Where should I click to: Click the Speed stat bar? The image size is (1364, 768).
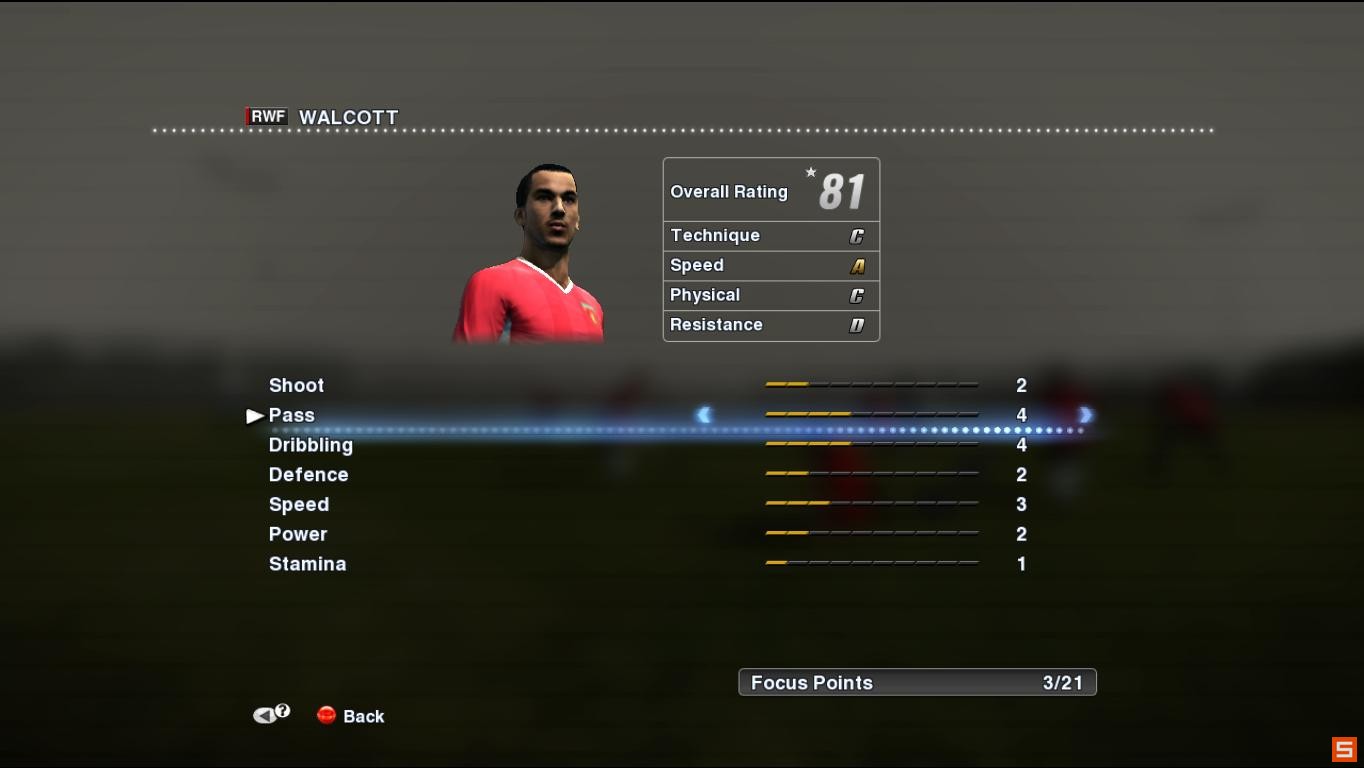(870, 504)
